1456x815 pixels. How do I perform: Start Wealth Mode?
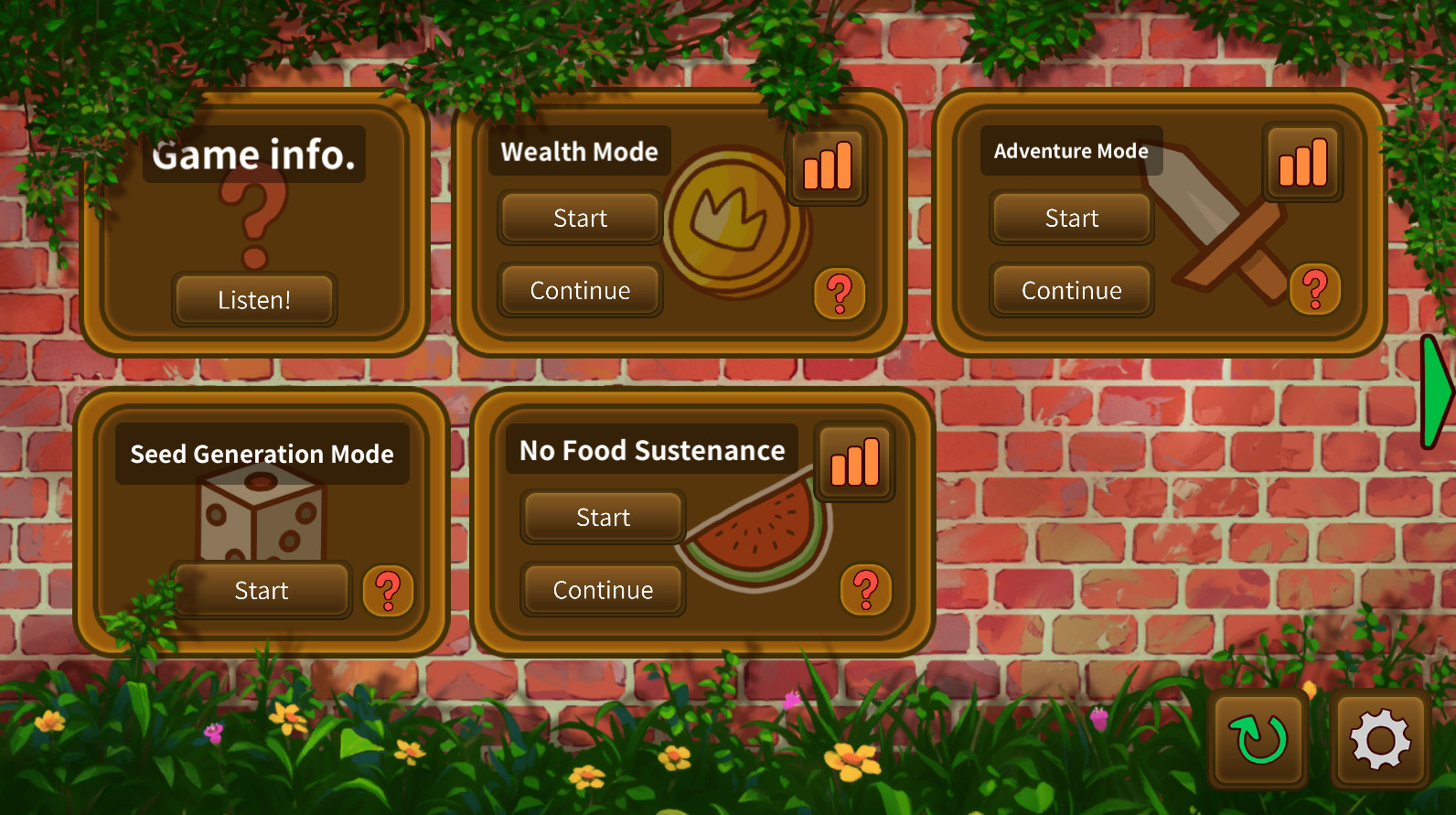click(x=580, y=218)
